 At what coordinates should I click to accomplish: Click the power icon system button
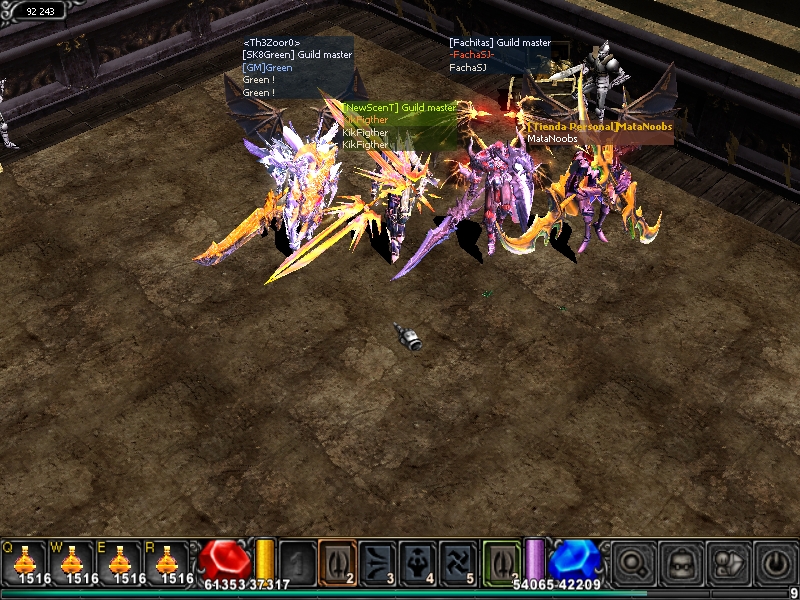click(776, 563)
